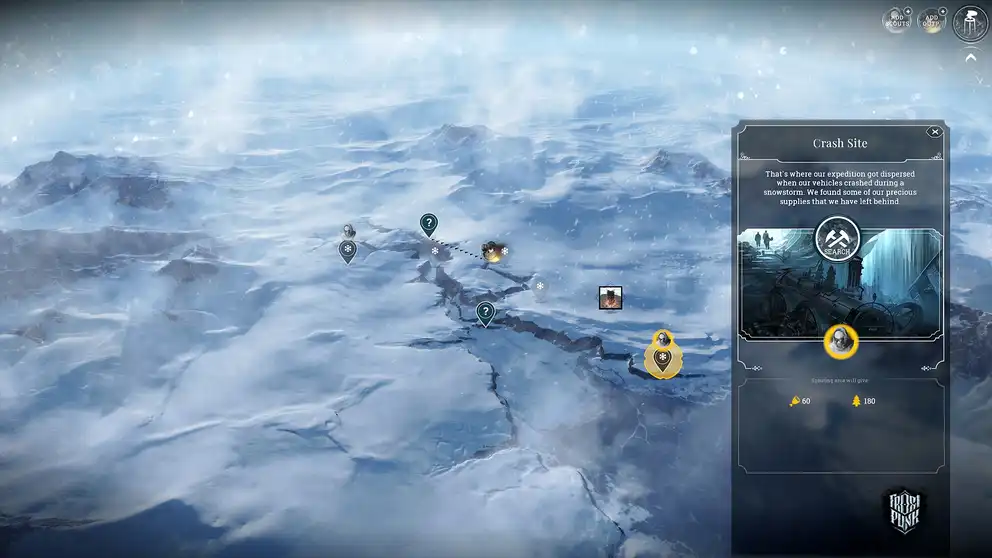Click the square city portrait on the map
Viewport: 992px width, 558px height.
click(611, 297)
